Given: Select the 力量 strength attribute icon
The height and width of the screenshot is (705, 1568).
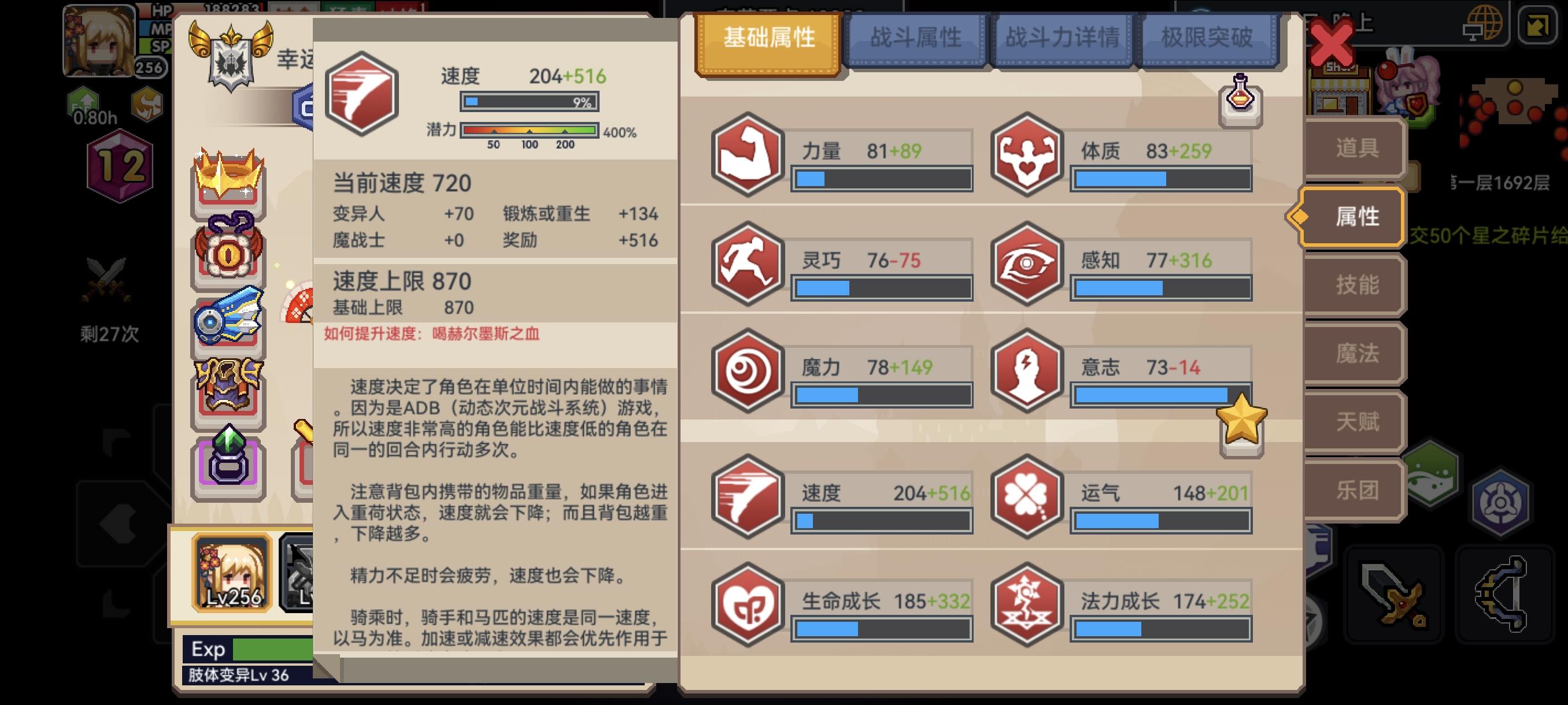Looking at the screenshot, I should tap(747, 154).
